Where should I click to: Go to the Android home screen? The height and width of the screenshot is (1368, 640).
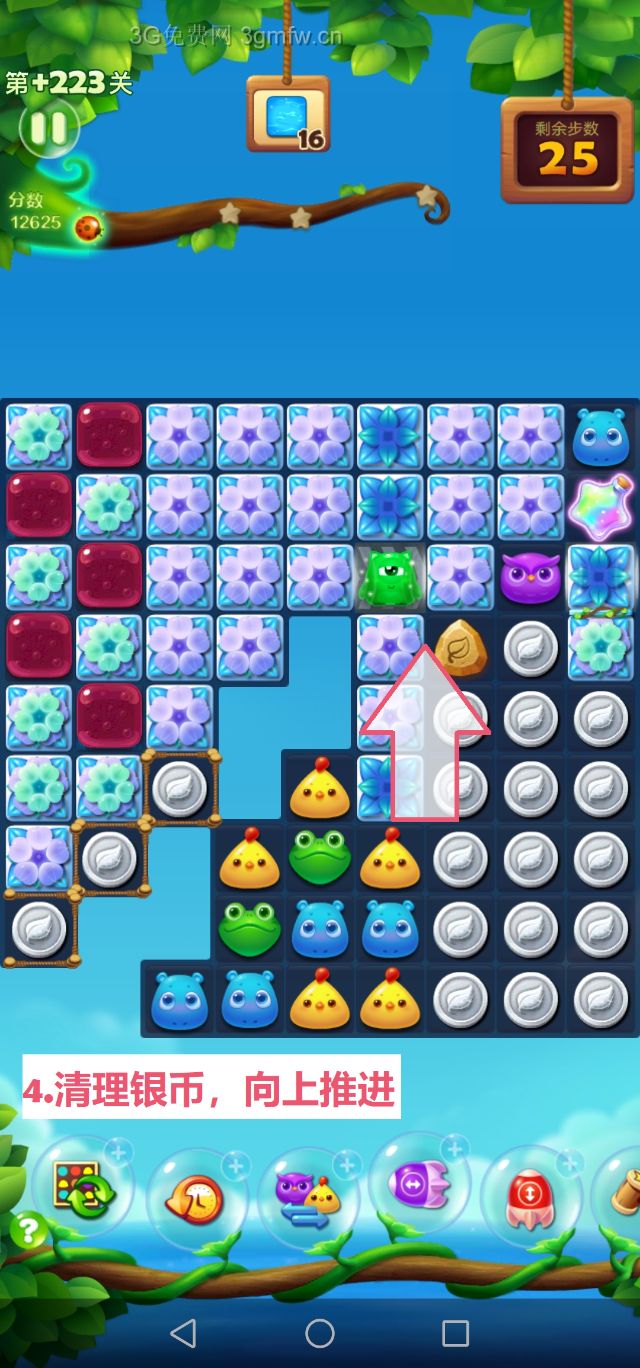320,1332
